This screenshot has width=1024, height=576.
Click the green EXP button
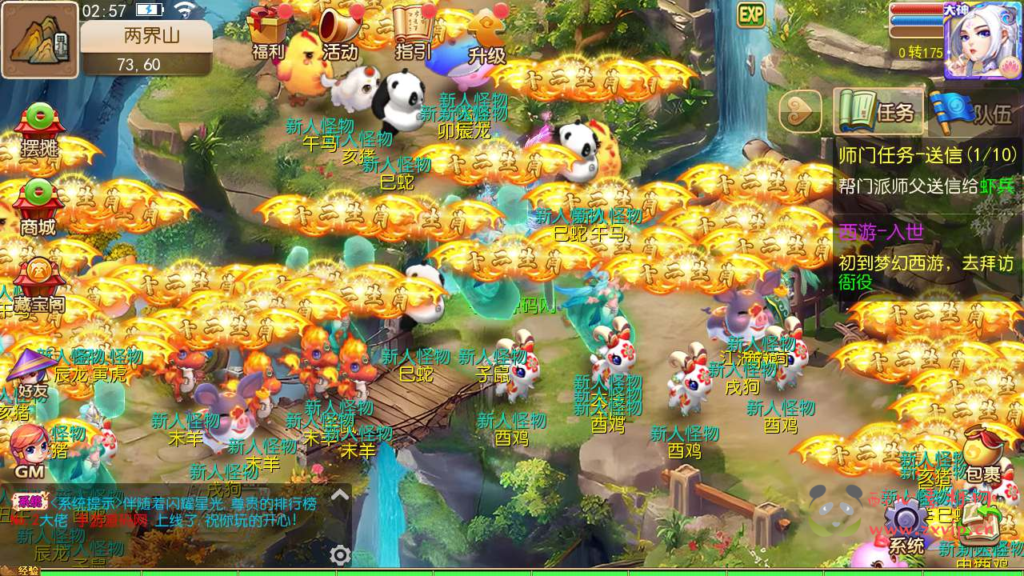[x=751, y=14]
